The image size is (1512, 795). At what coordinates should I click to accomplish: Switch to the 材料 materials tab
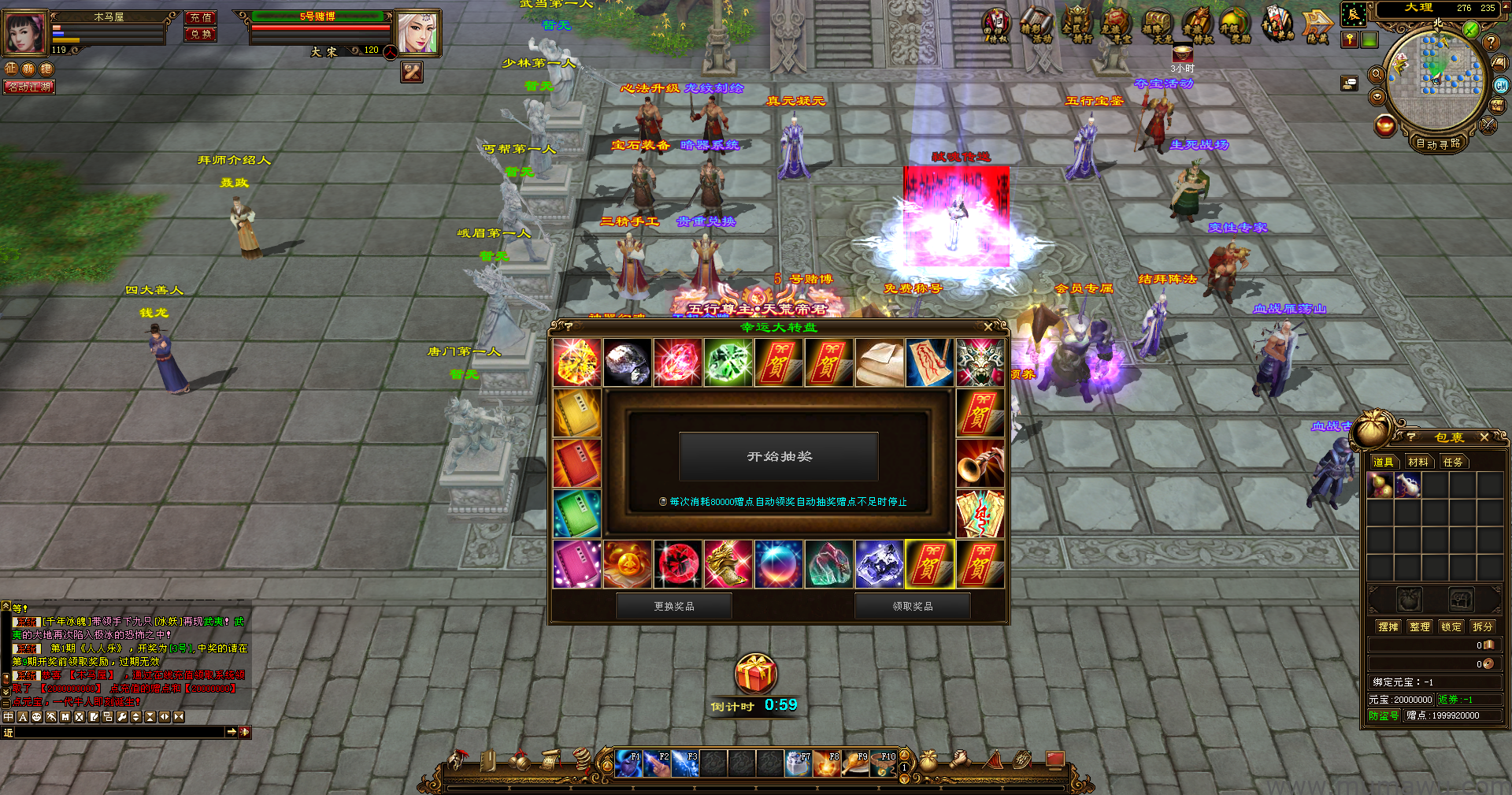tap(1417, 462)
